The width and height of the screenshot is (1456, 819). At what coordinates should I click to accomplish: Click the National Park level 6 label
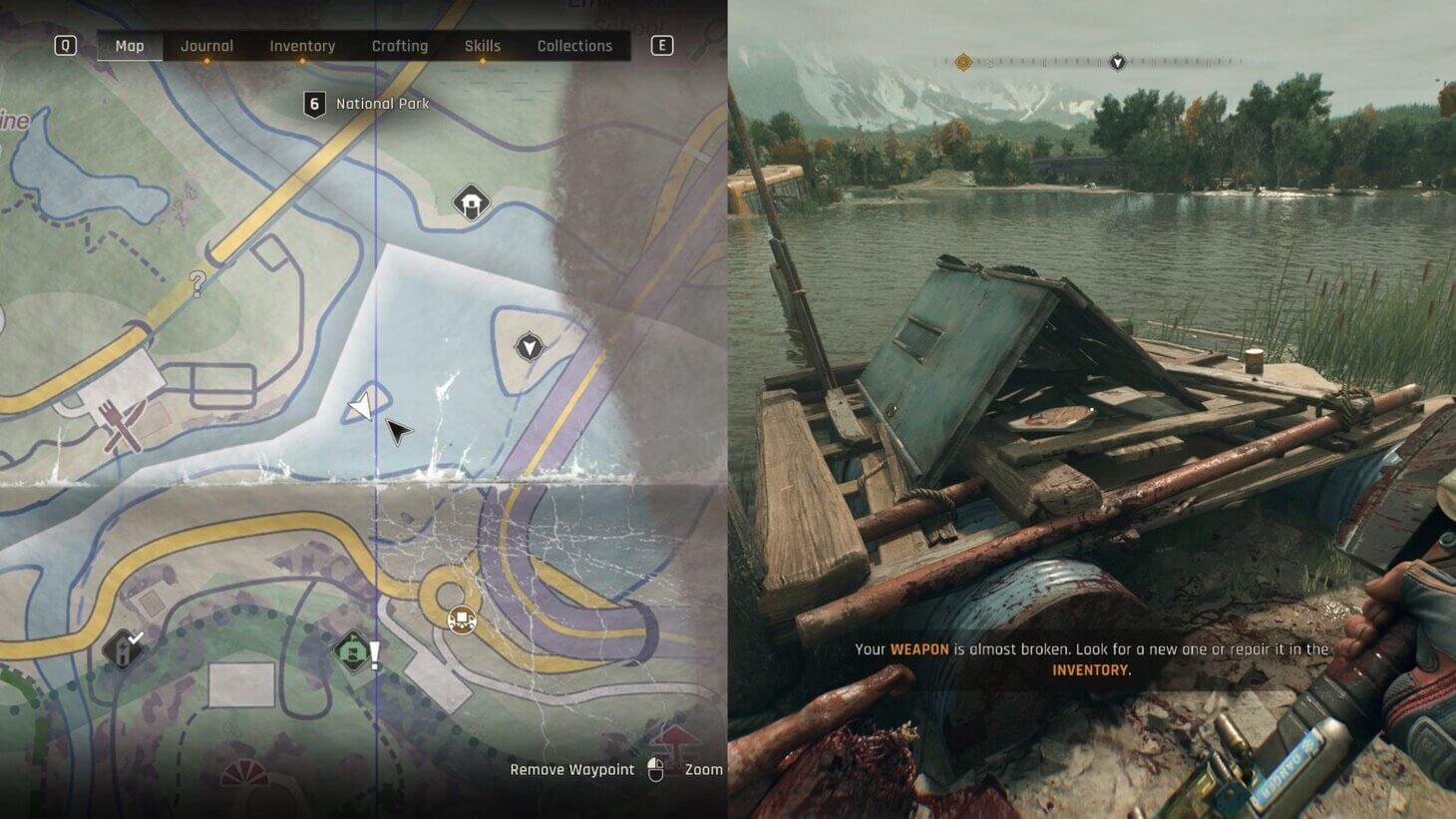coord(367,104)
